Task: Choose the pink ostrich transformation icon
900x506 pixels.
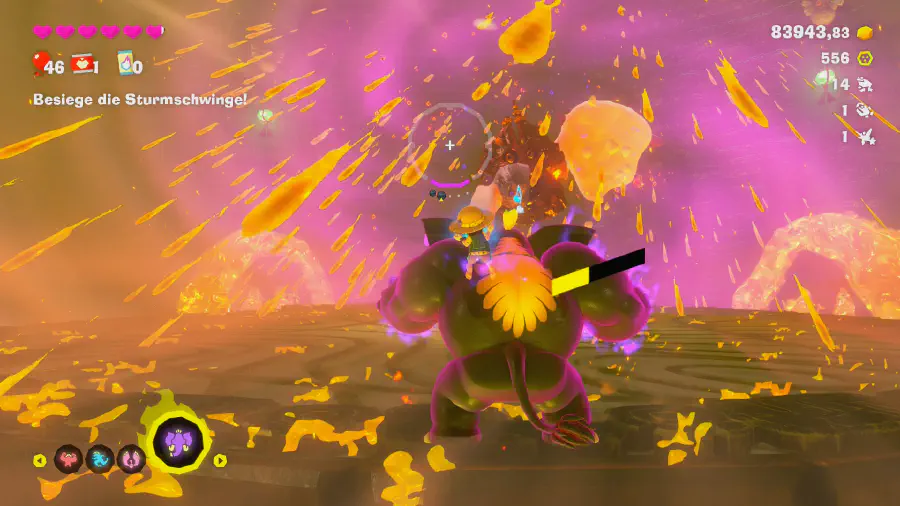Action: (131, 459)
